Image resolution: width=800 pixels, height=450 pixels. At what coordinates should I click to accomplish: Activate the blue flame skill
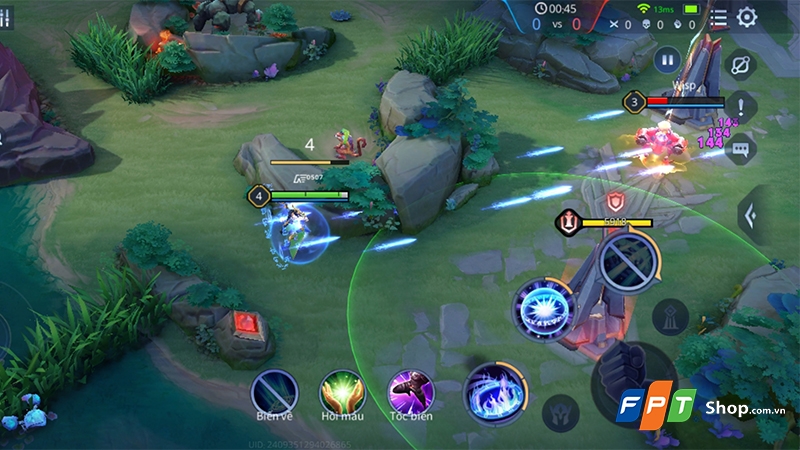pos(495,391)
